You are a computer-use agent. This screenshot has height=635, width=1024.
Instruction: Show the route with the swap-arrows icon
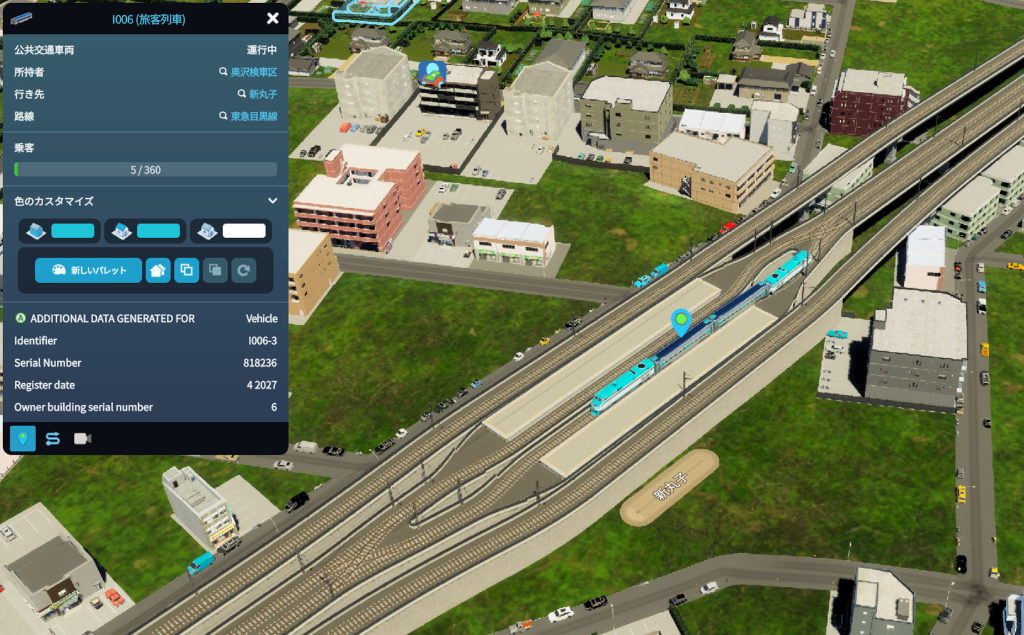point(52,438)
